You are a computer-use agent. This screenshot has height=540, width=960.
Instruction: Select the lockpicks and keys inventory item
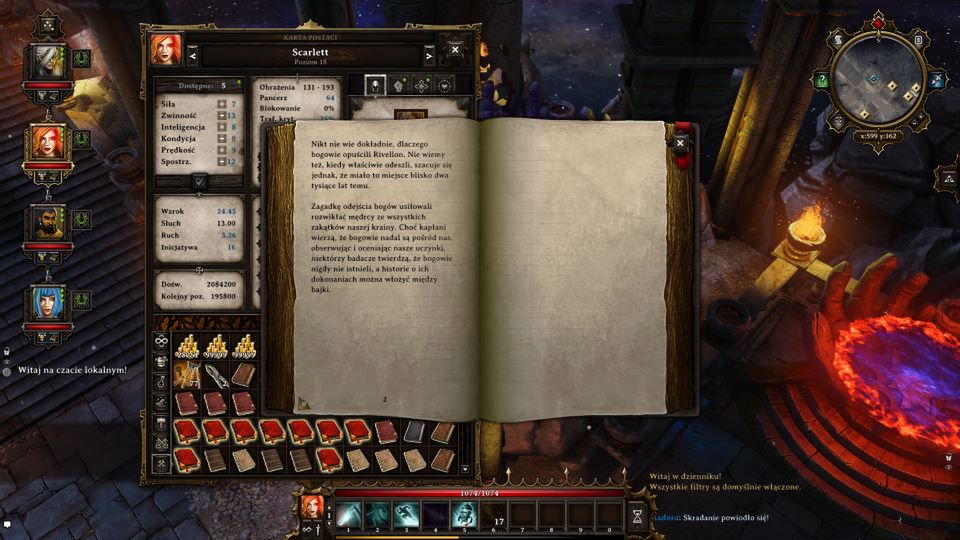coord(188,374)
